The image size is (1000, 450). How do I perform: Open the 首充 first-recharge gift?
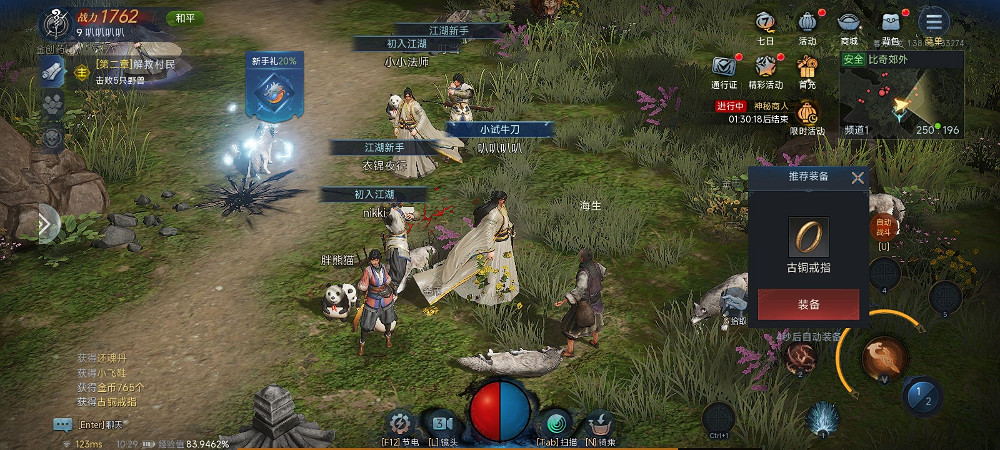807,68
